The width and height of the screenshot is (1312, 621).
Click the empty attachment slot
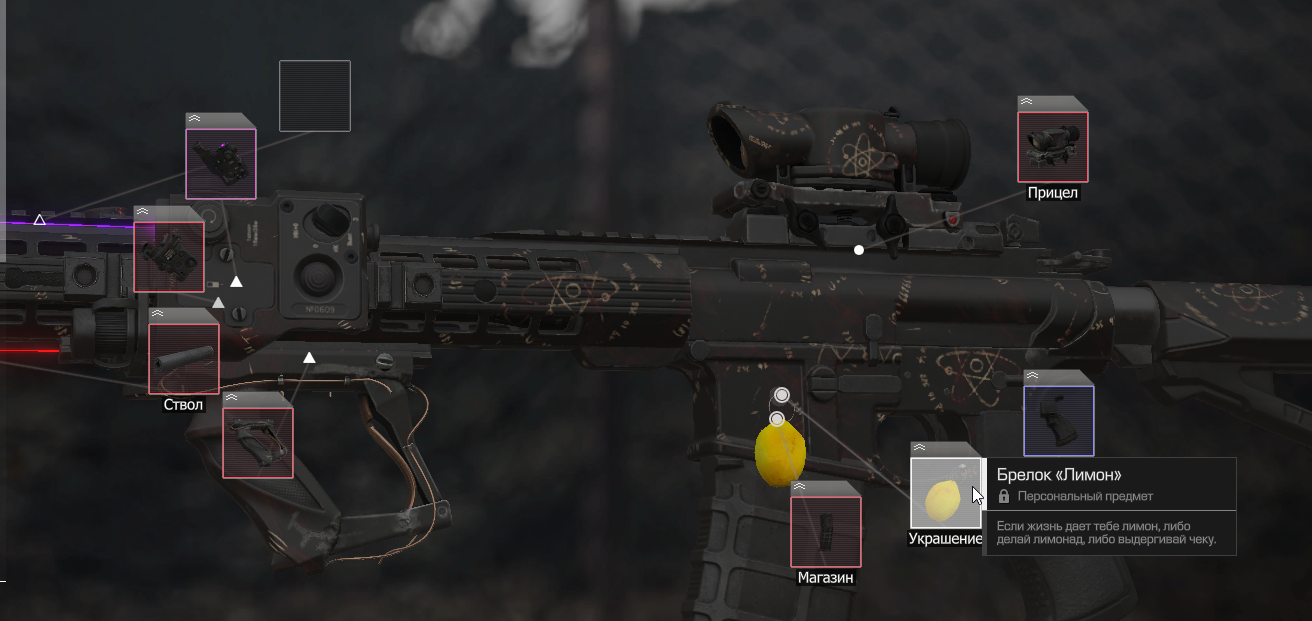(315, 96)
